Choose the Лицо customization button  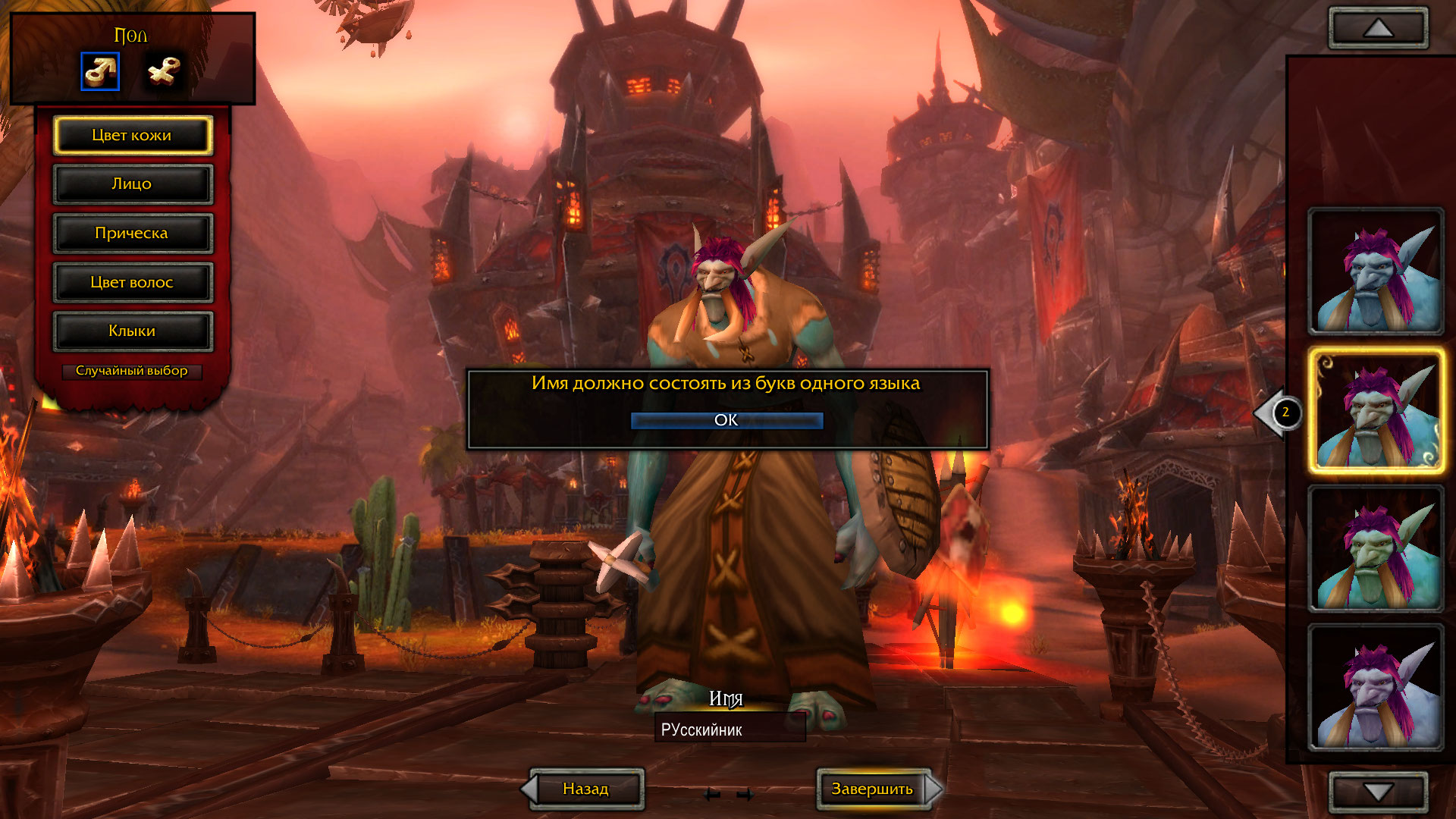coord(132,184)
